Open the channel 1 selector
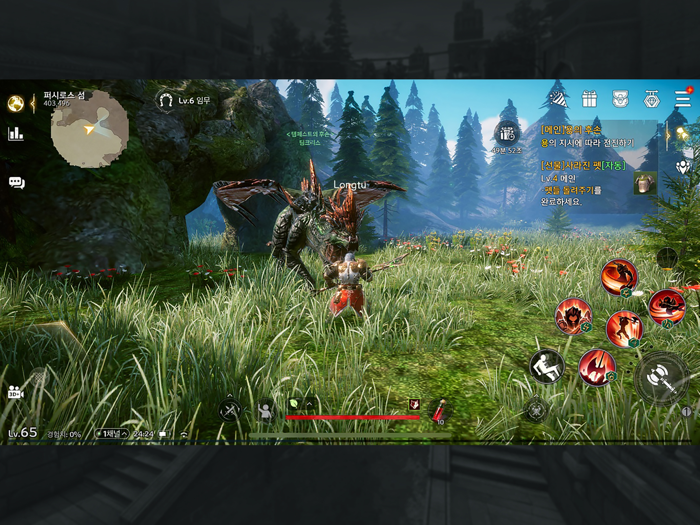The width and height of the screenshot is (700, 525). tap(110, 434)
